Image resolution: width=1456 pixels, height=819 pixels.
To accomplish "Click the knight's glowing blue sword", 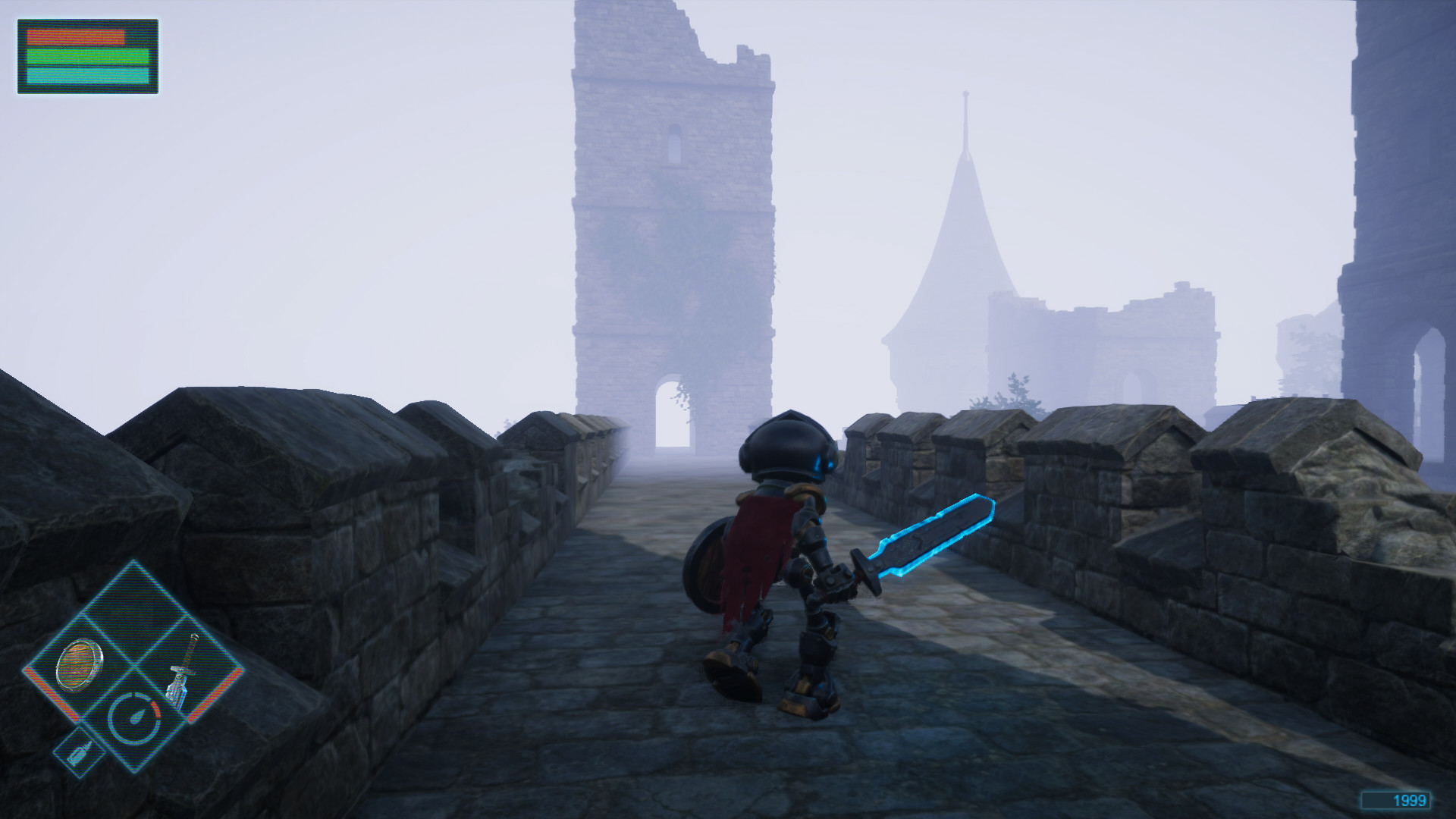I will tap(933, 531).
